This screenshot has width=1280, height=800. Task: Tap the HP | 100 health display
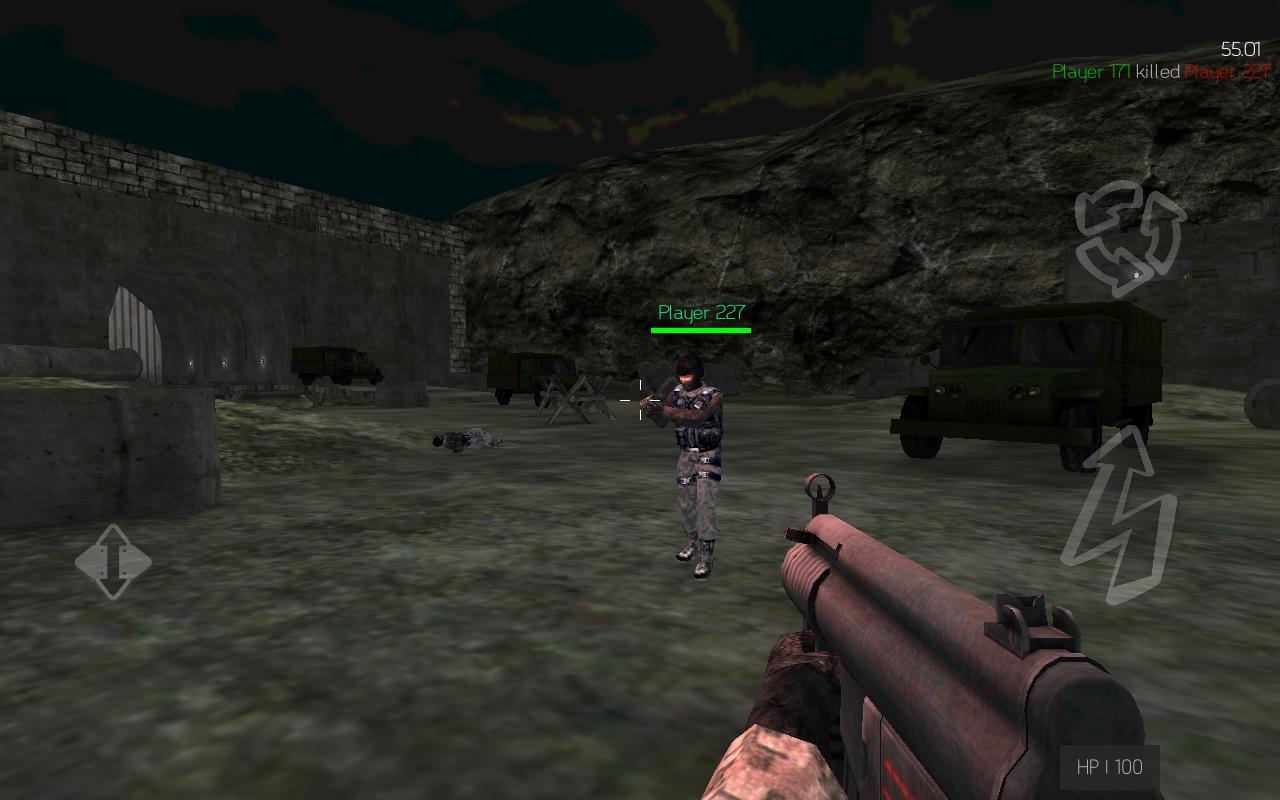click(x=1112, y=767)
